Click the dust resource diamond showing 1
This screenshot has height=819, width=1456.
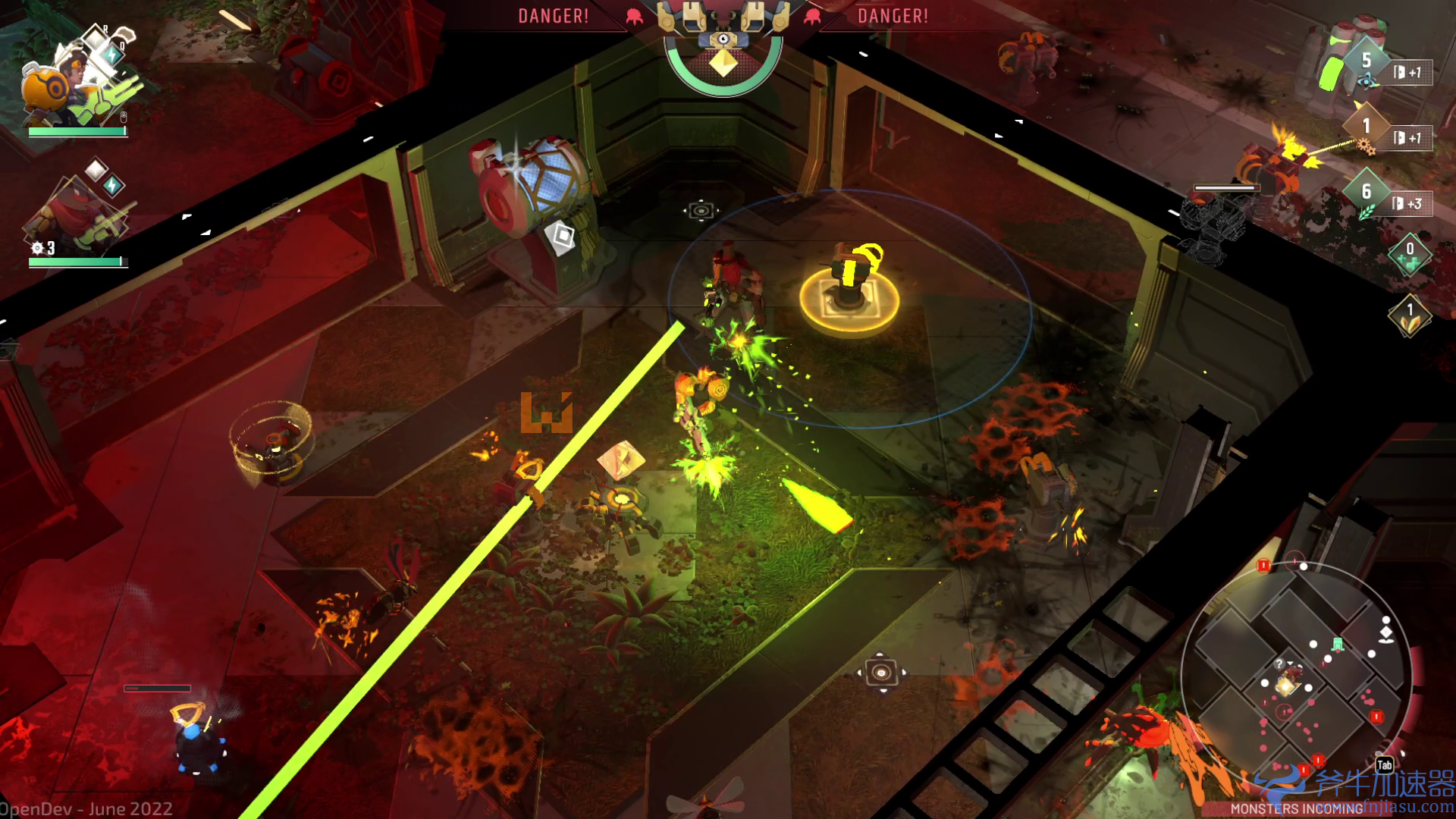[1410, 316]
